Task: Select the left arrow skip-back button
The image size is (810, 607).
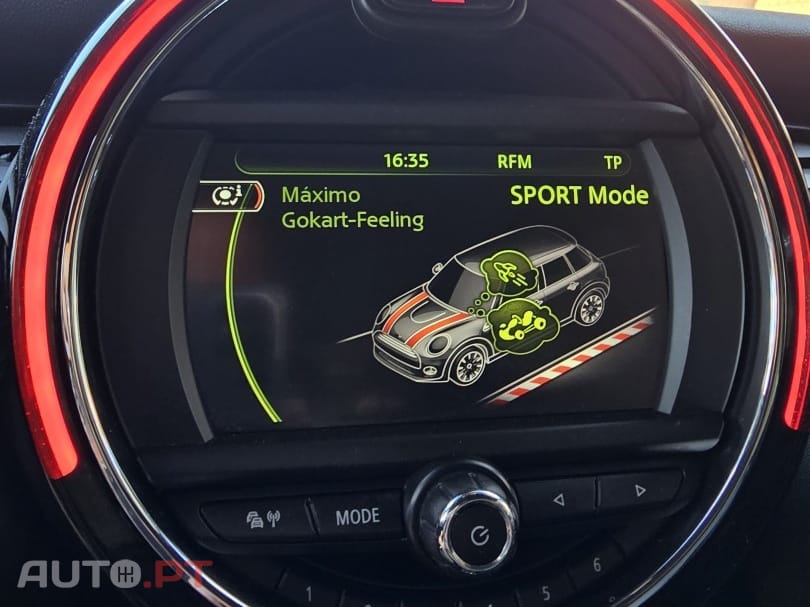Action: pos(559,495)
